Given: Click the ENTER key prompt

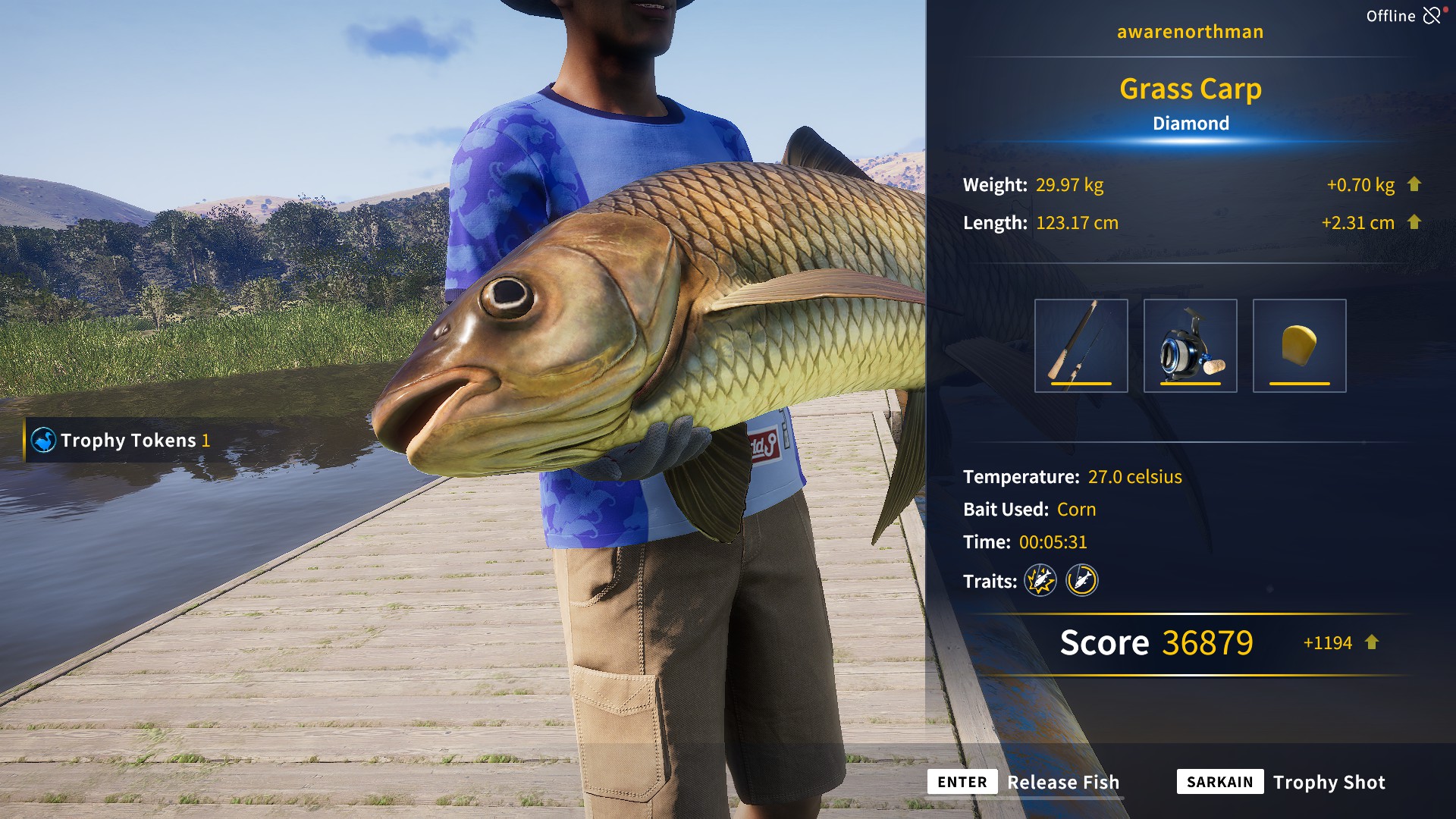Looking at the screenshot, I should click(x=962, y=782).
